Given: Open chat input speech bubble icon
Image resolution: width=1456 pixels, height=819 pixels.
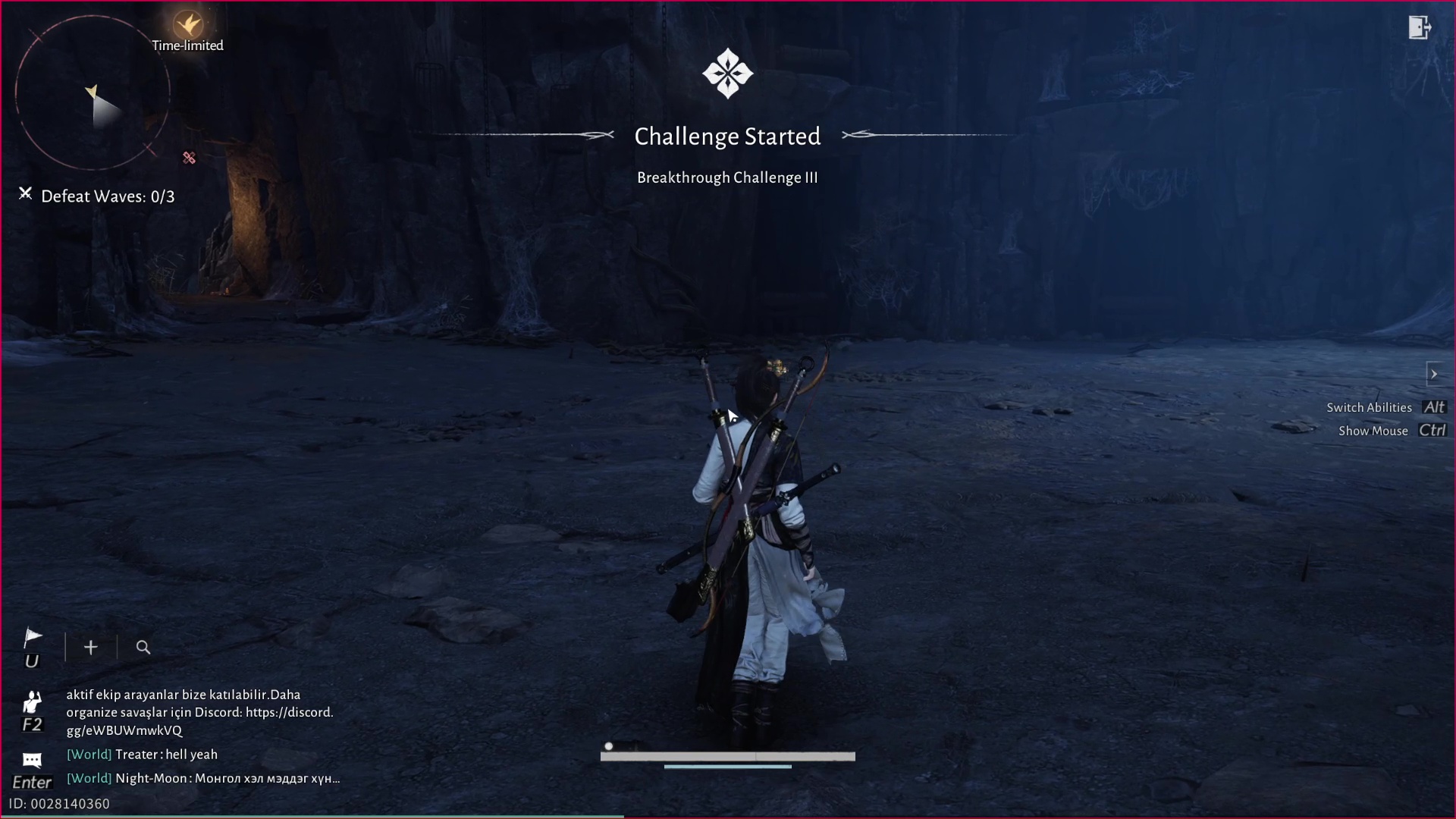Looking at the screenshot, I should coord(32,760).
